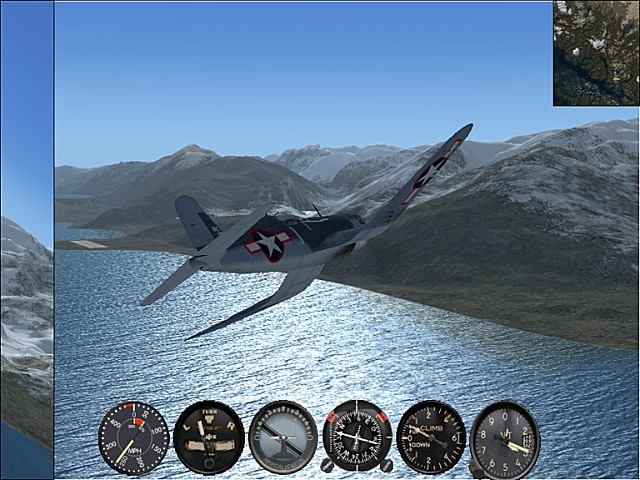Image resolution: width=640 pixels, height=480 pixels.
Task: Click the MPH airspeed indicator gauge
Action: pos(133,437)
